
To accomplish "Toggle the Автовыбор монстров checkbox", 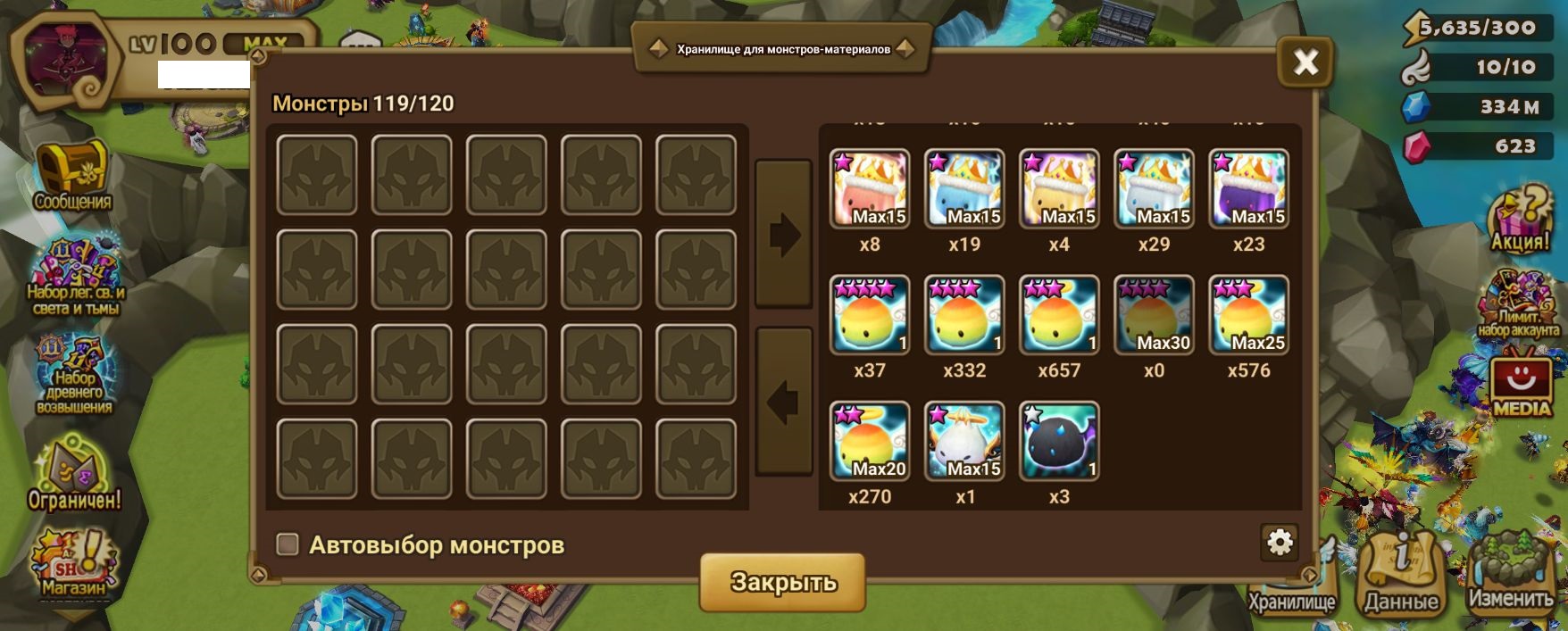I will point(288,544).
